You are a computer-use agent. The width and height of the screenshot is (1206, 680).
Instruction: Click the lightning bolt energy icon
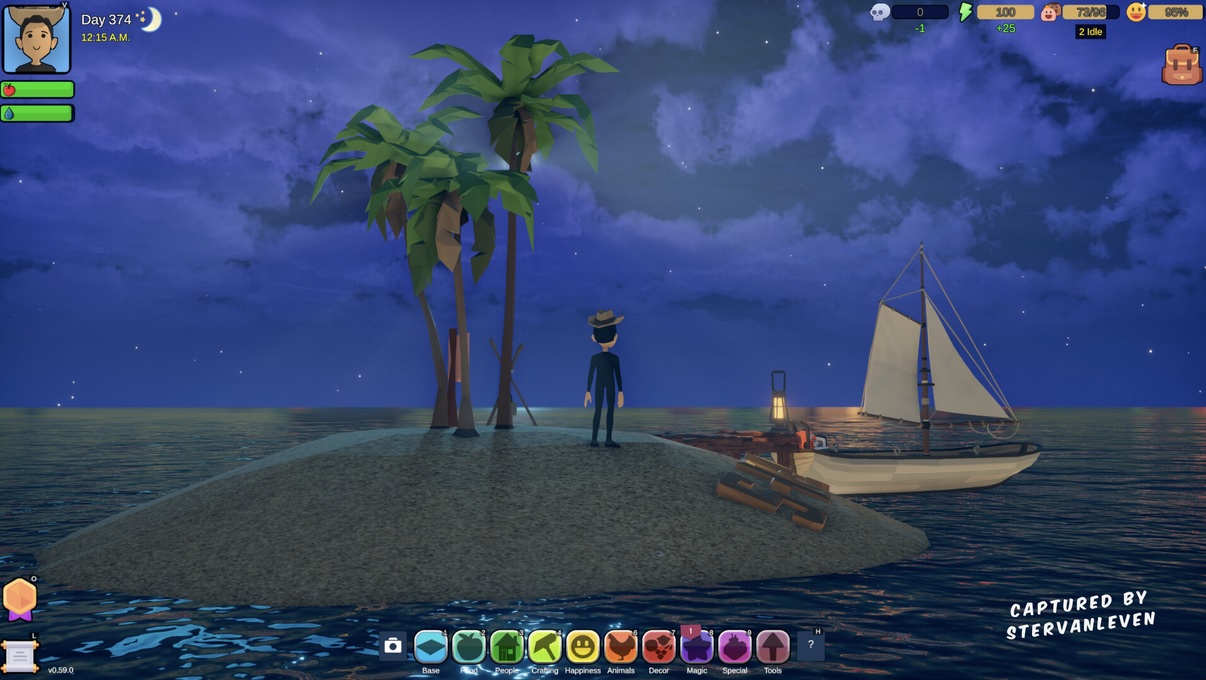click(965, 12)
